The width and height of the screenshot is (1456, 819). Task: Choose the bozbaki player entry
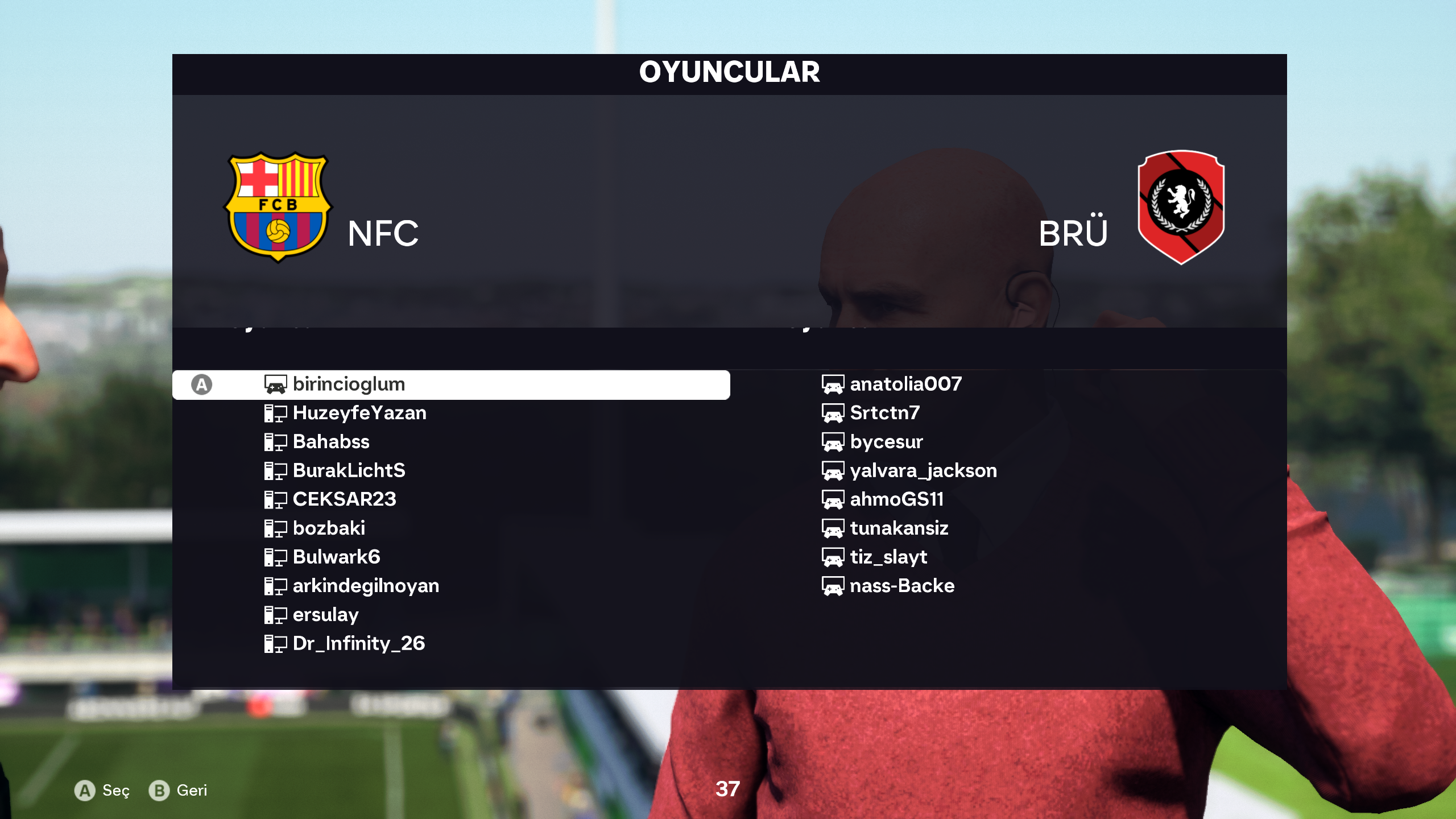pyautogui.click(x=329, y=528)
